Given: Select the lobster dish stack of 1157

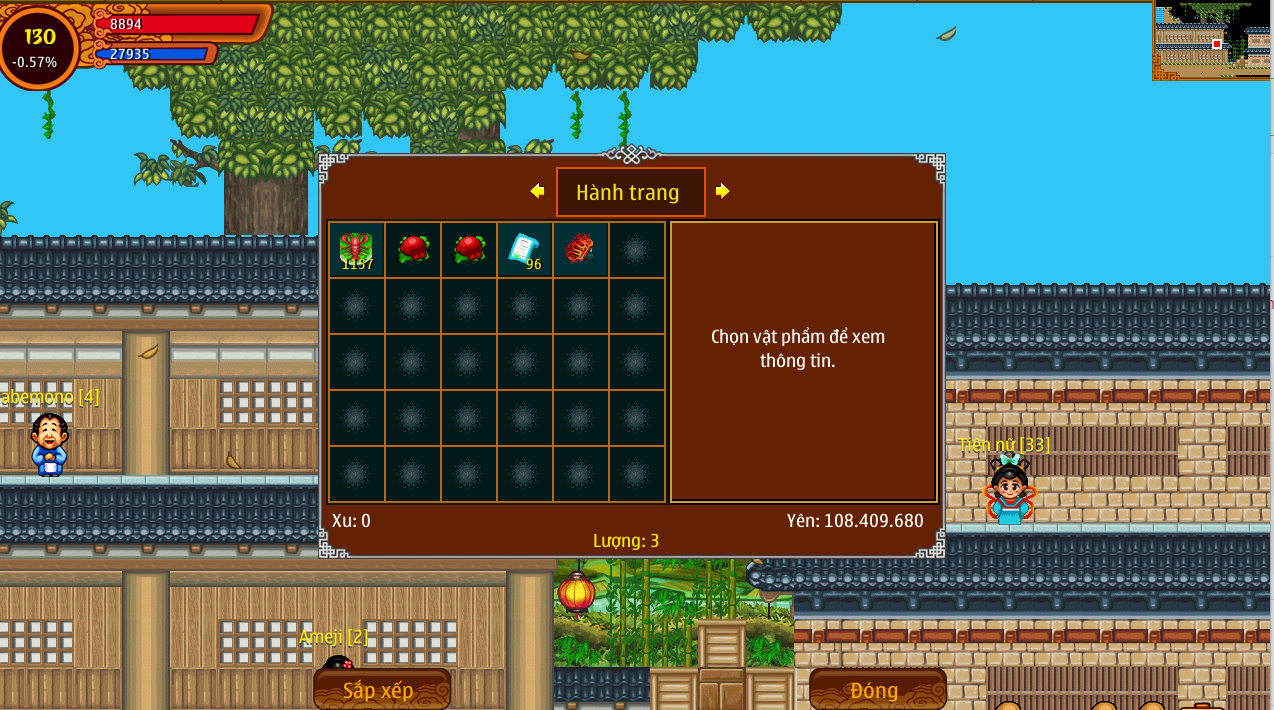Looking at the screenshot, I should (x=356, y=249).
